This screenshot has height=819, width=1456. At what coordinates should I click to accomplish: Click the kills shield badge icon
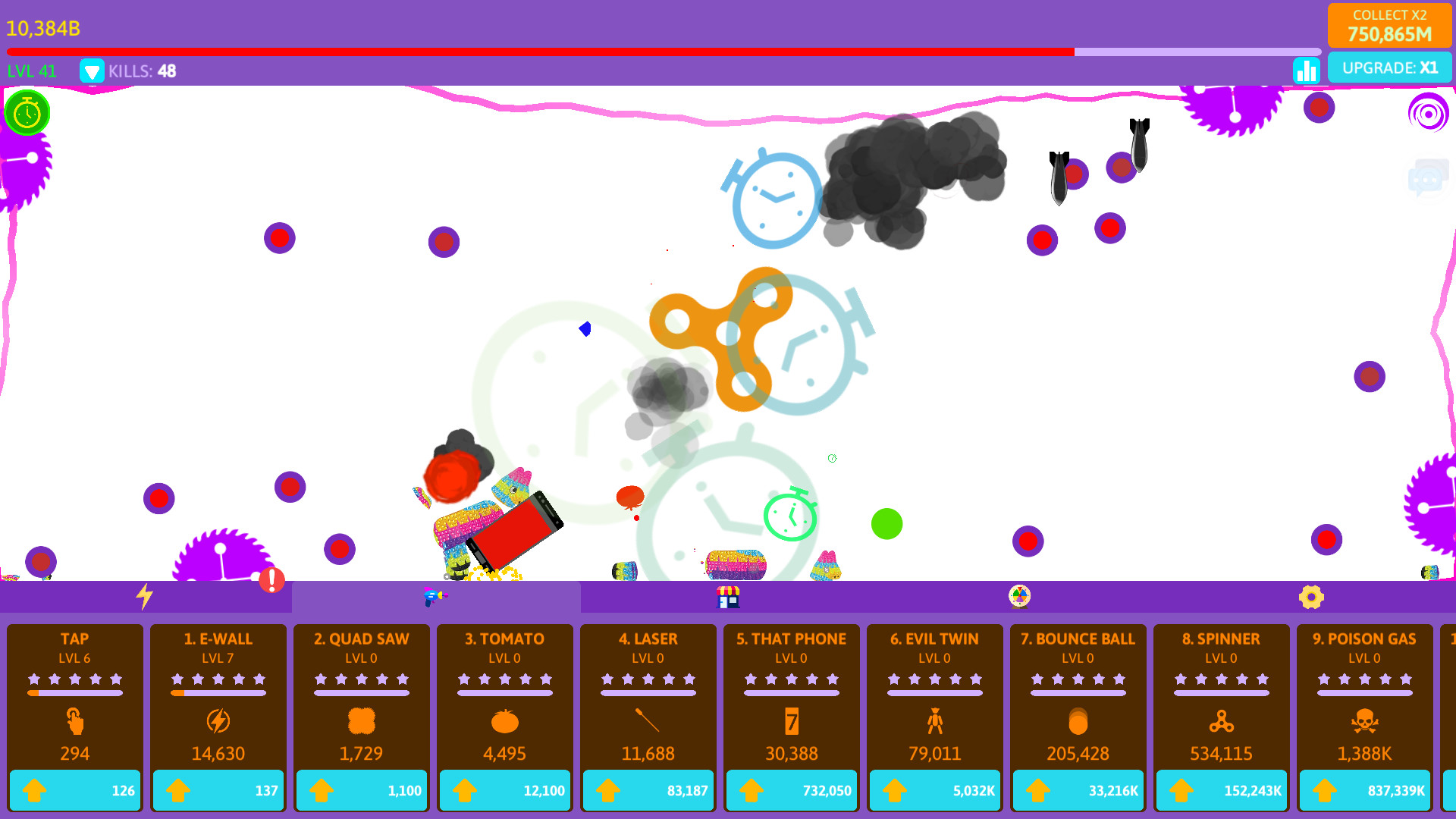coord(93,71)
